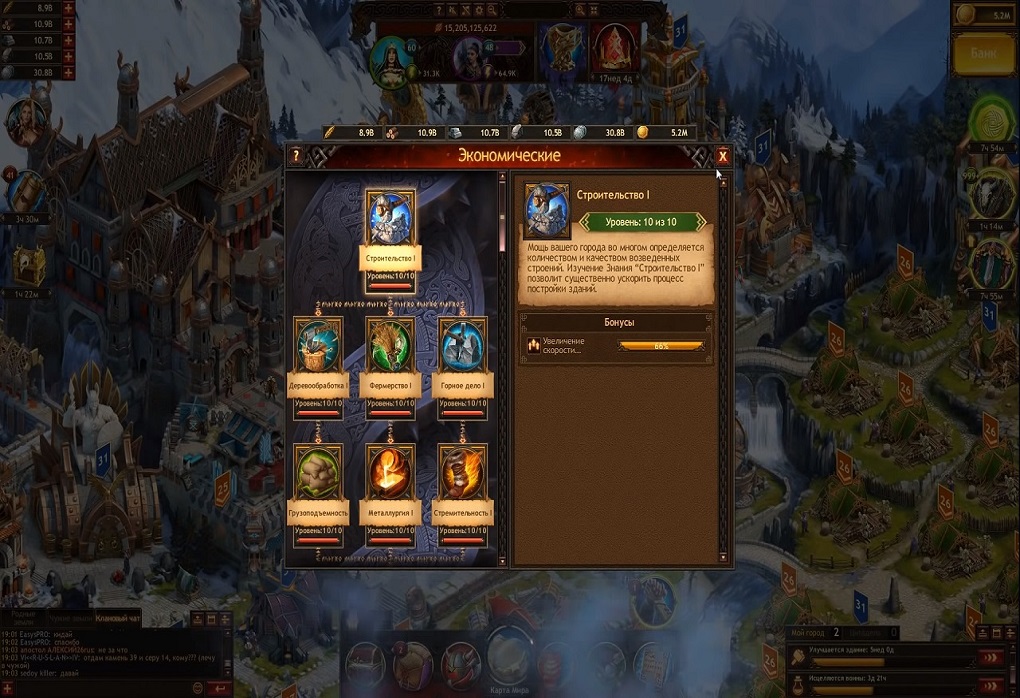
Task: Open the emoji picker in chat
Action: point(197,688)
